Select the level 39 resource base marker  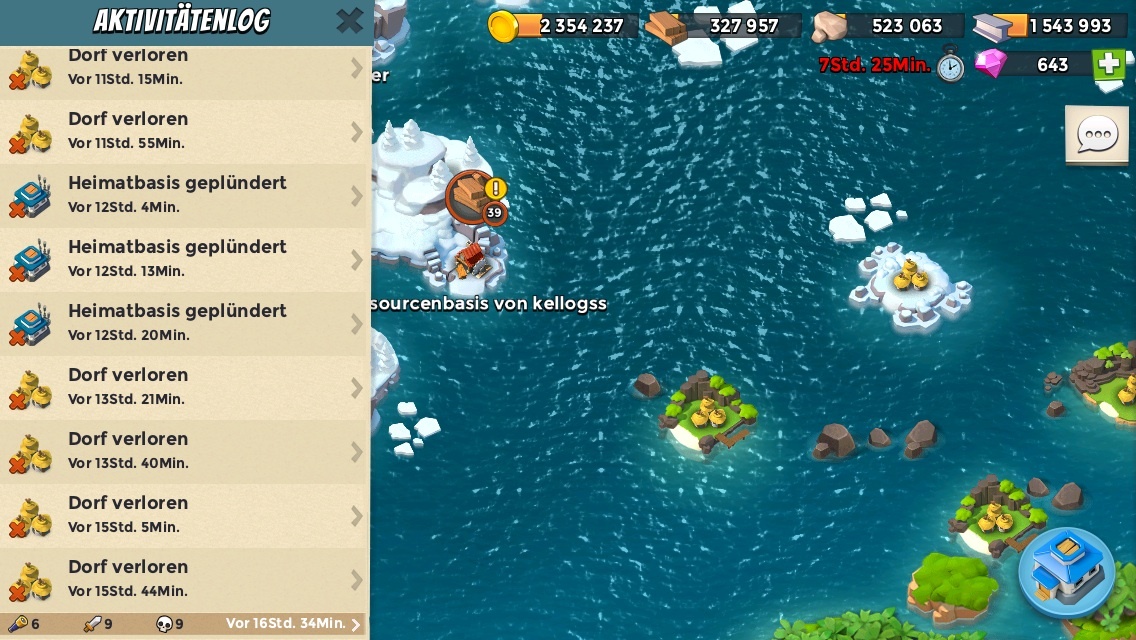point(473,196)
